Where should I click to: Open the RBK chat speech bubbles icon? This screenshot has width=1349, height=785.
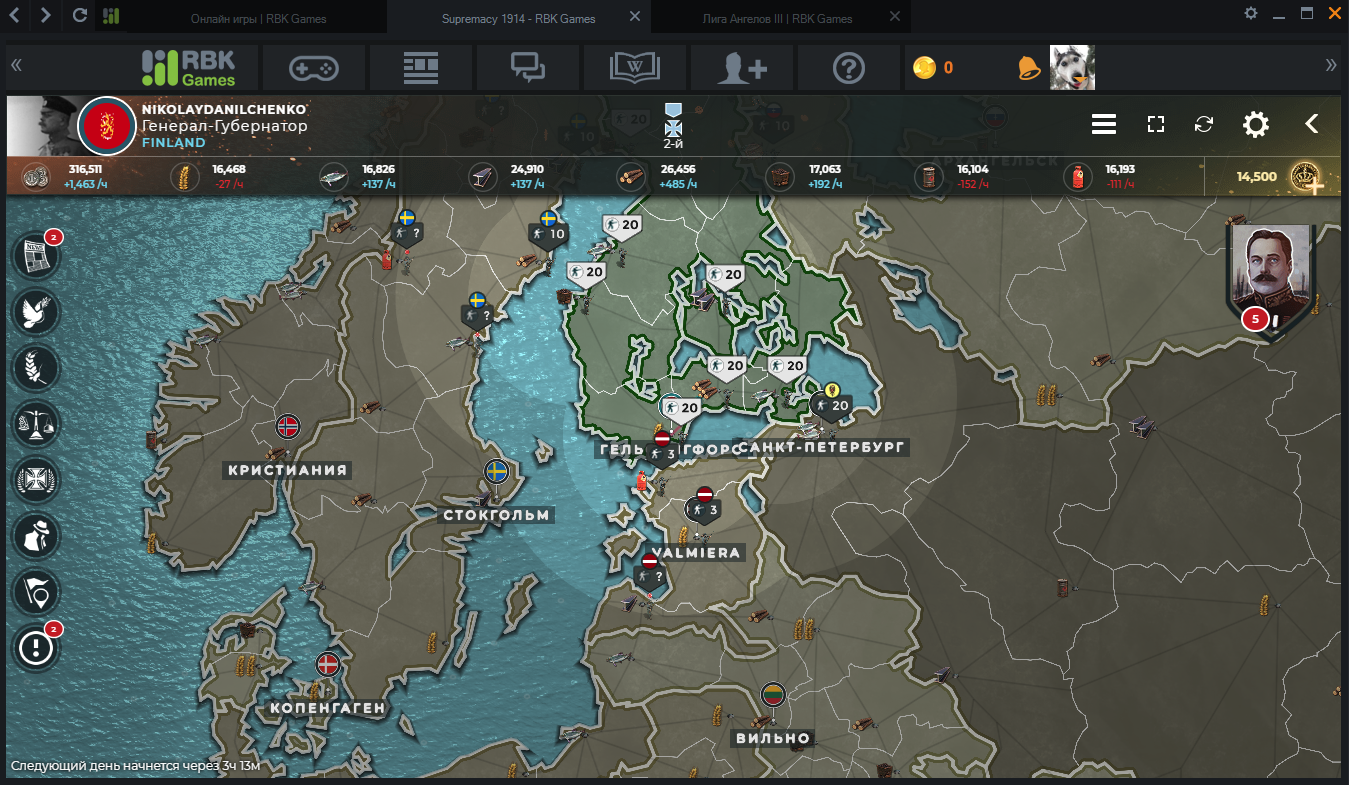(527, 68)
